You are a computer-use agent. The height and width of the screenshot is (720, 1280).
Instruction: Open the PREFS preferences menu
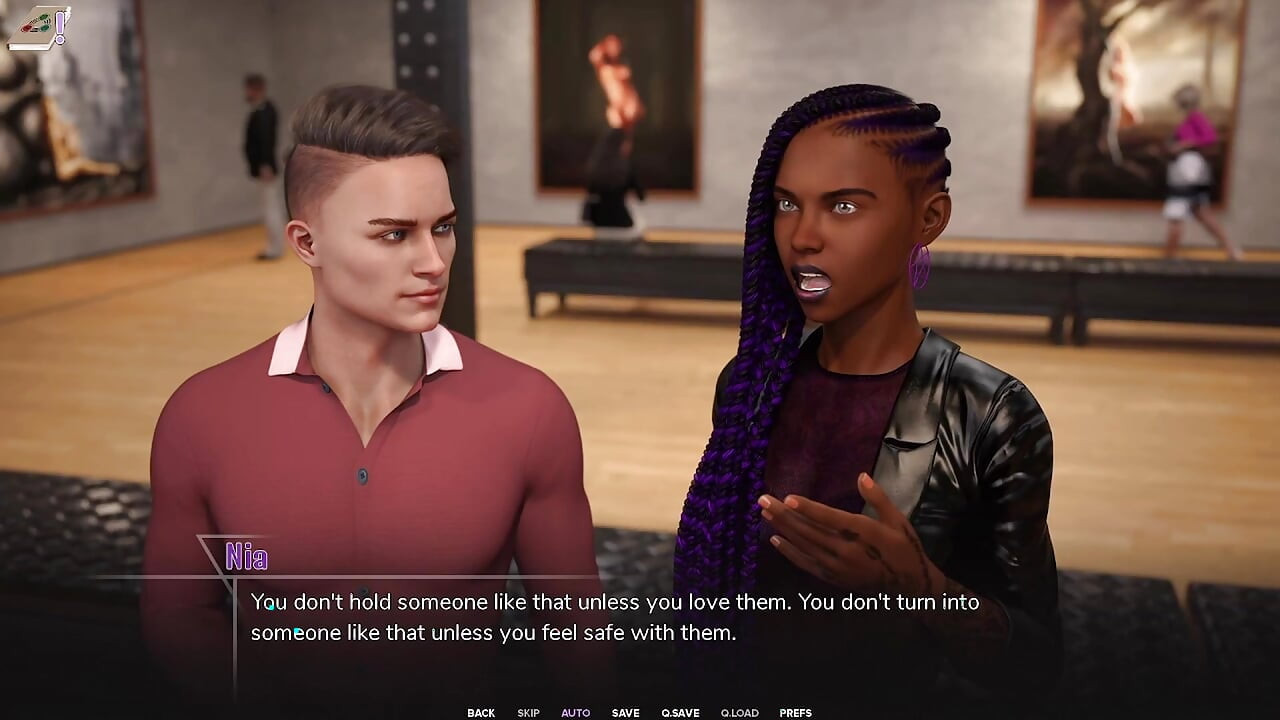point(795,713)
